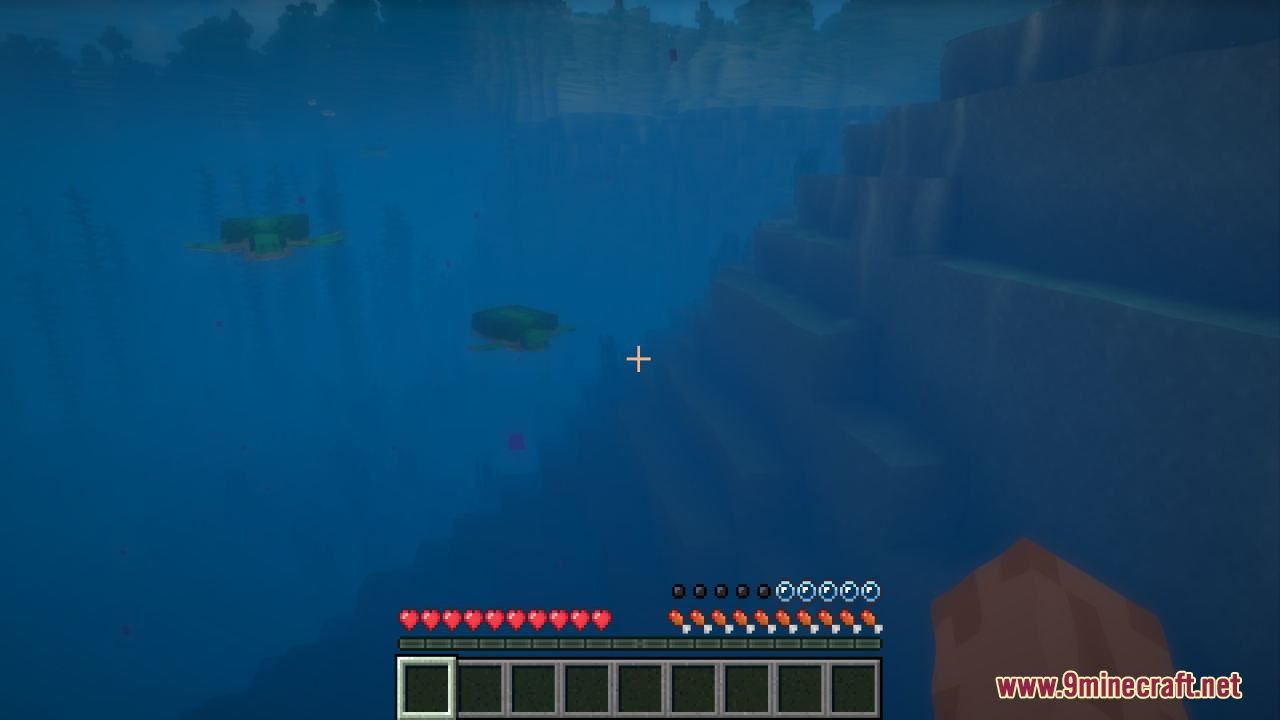This screenshot has height=720, width=1280.
Task: Select the currently highlighted first hotbar slot
Action: click(425, 686)
